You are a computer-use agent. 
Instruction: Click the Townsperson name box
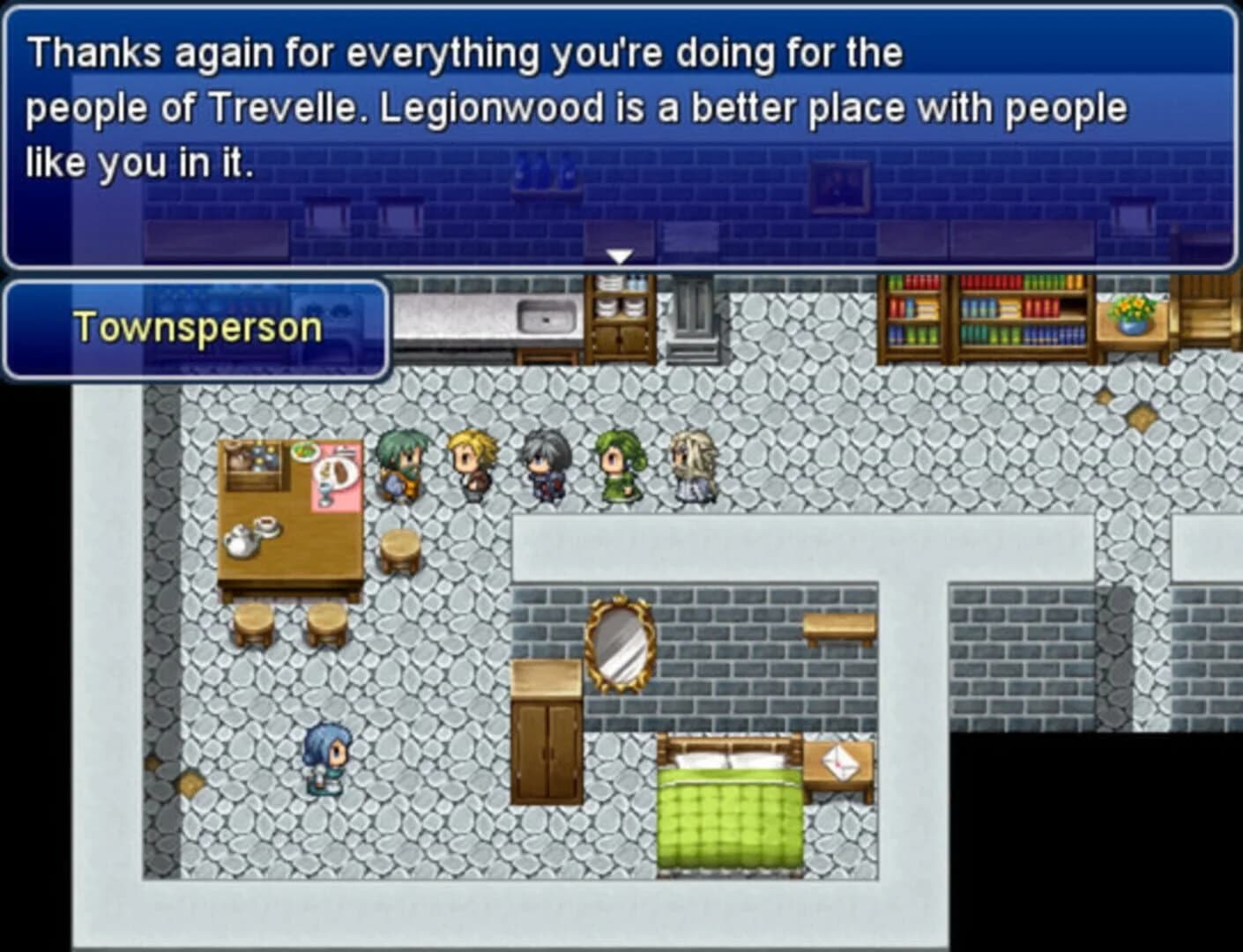[x=195, y=328]
